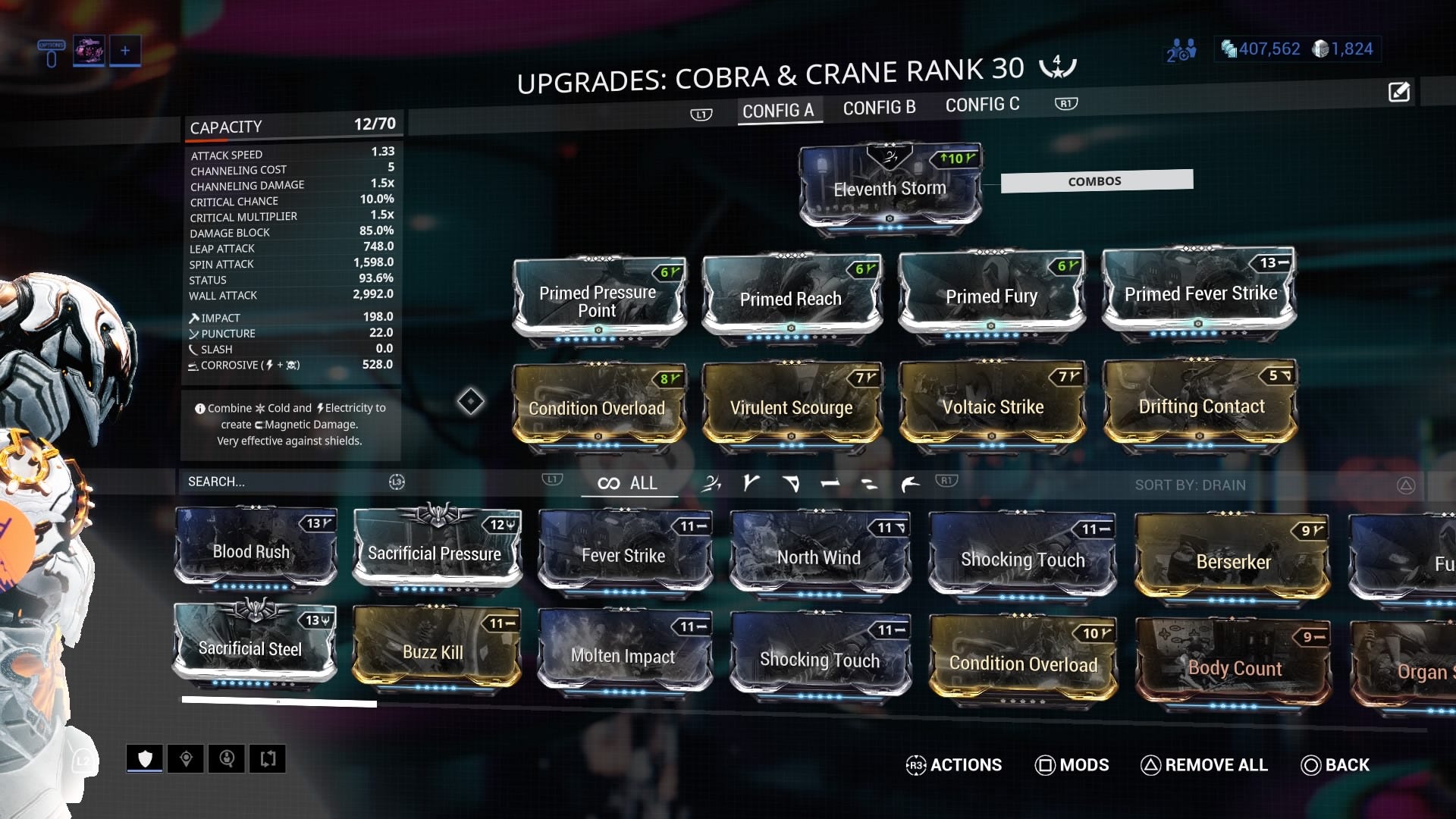Select the Config C tab

click(x=982, y=105)
